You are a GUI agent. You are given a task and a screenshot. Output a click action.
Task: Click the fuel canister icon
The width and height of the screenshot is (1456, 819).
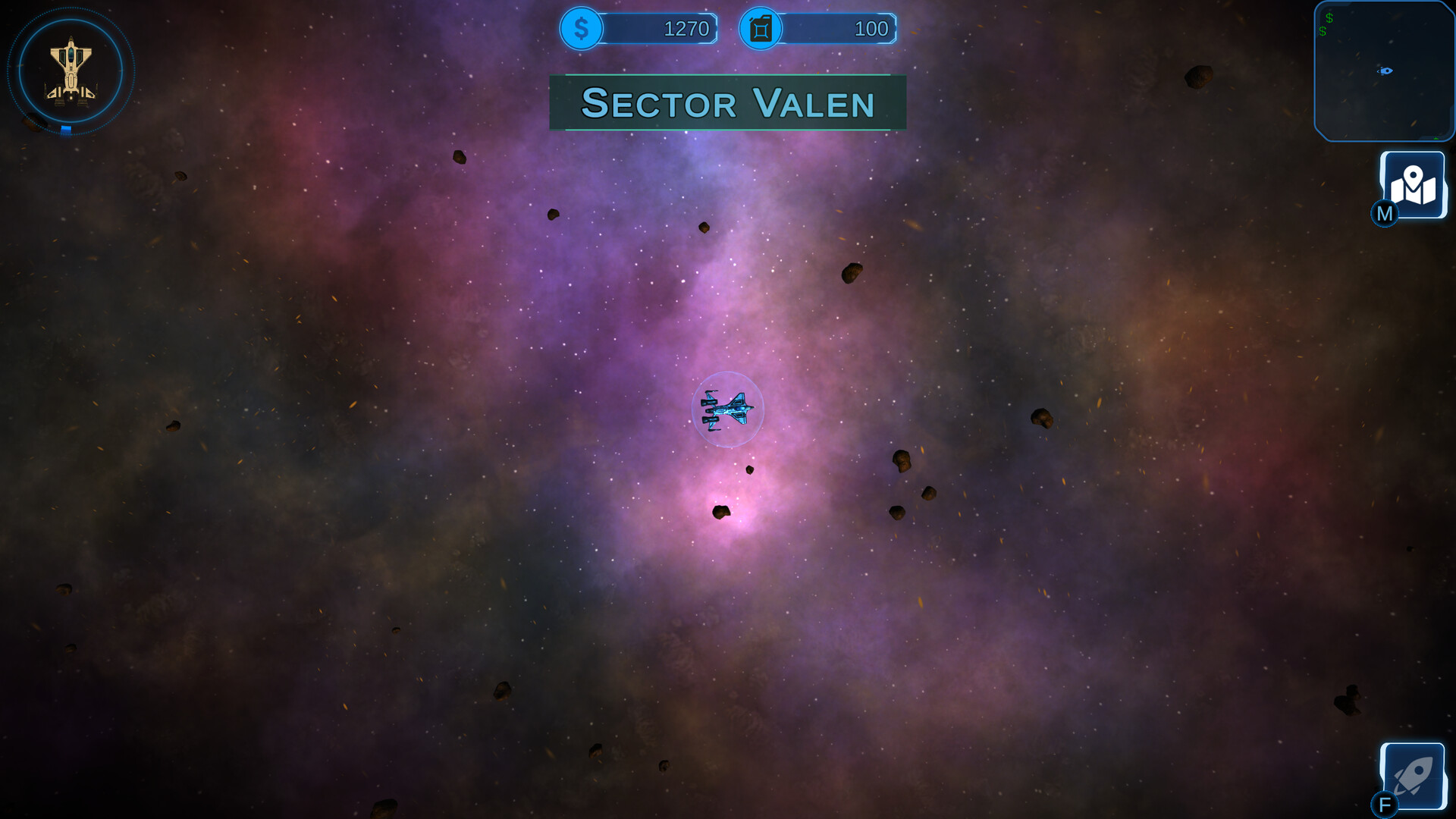pos(759,29)
